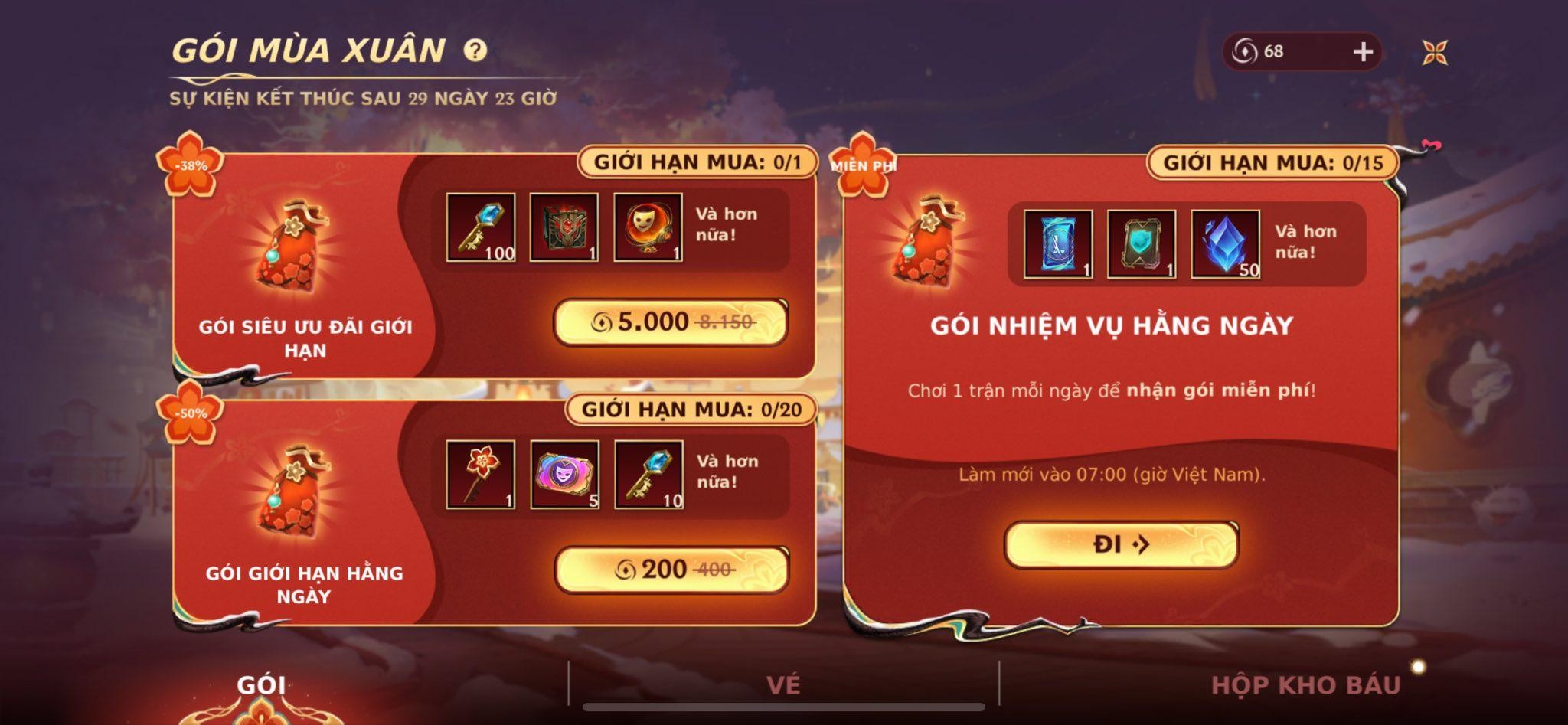Image resolution: width=1568 pixels, height=725 pixels.
Task: Add more currency with the plus button
Action: point(1363,51)
